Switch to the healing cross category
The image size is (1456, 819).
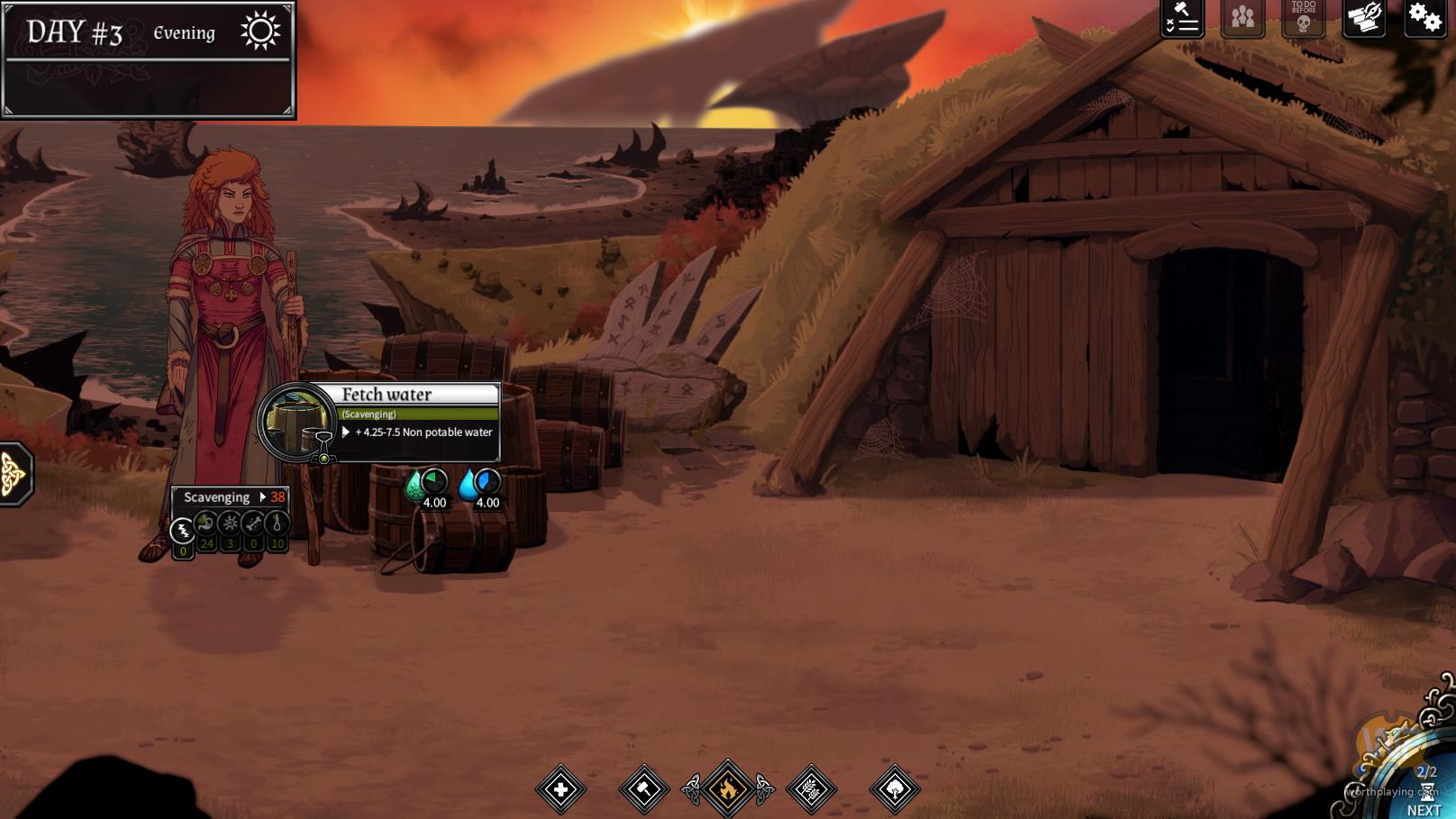(x=560, y=790)
